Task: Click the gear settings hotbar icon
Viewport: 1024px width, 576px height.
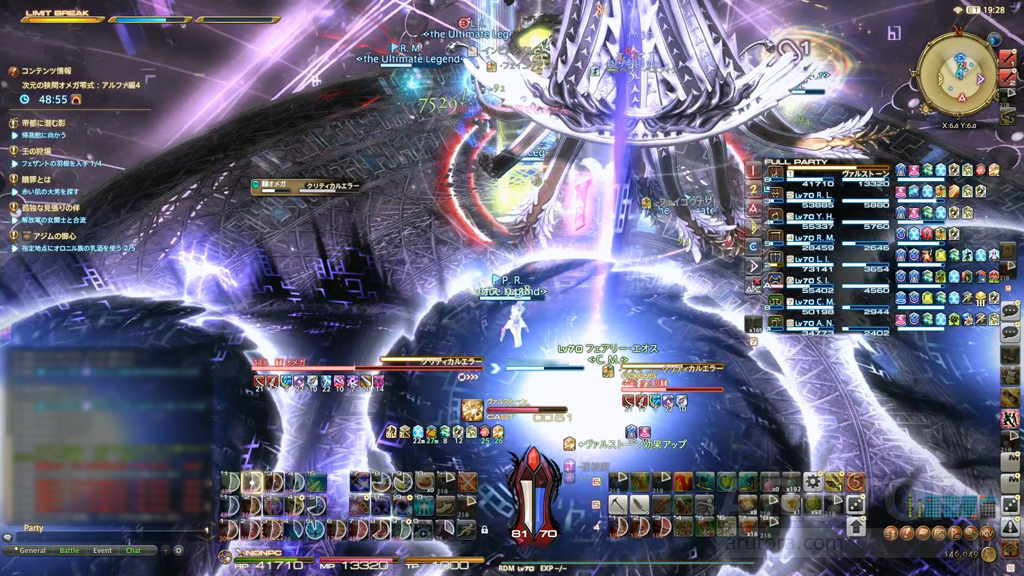Action: [x=813, y=483]
